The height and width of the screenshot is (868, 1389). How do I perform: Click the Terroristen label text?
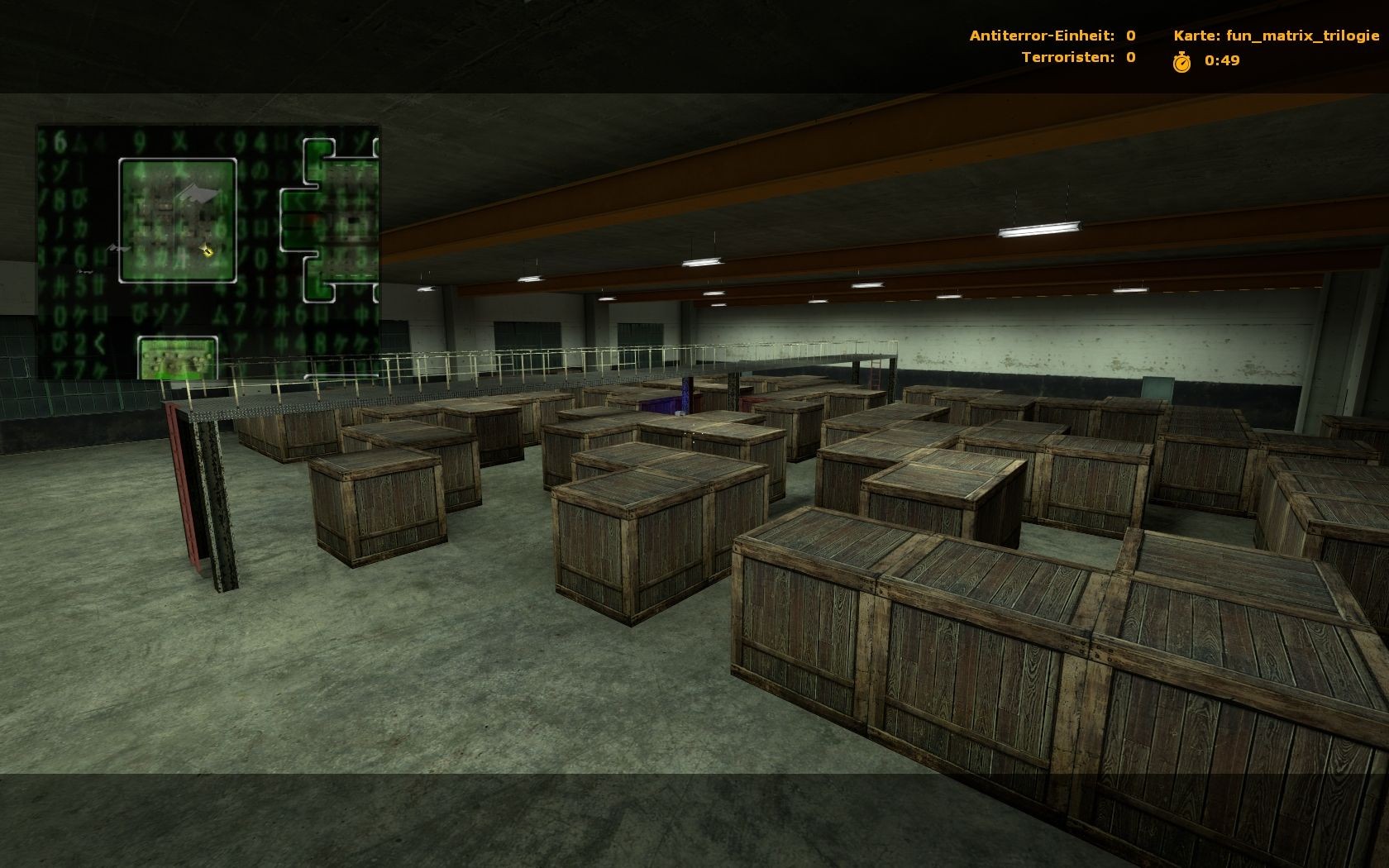[x=1067, y=57]
